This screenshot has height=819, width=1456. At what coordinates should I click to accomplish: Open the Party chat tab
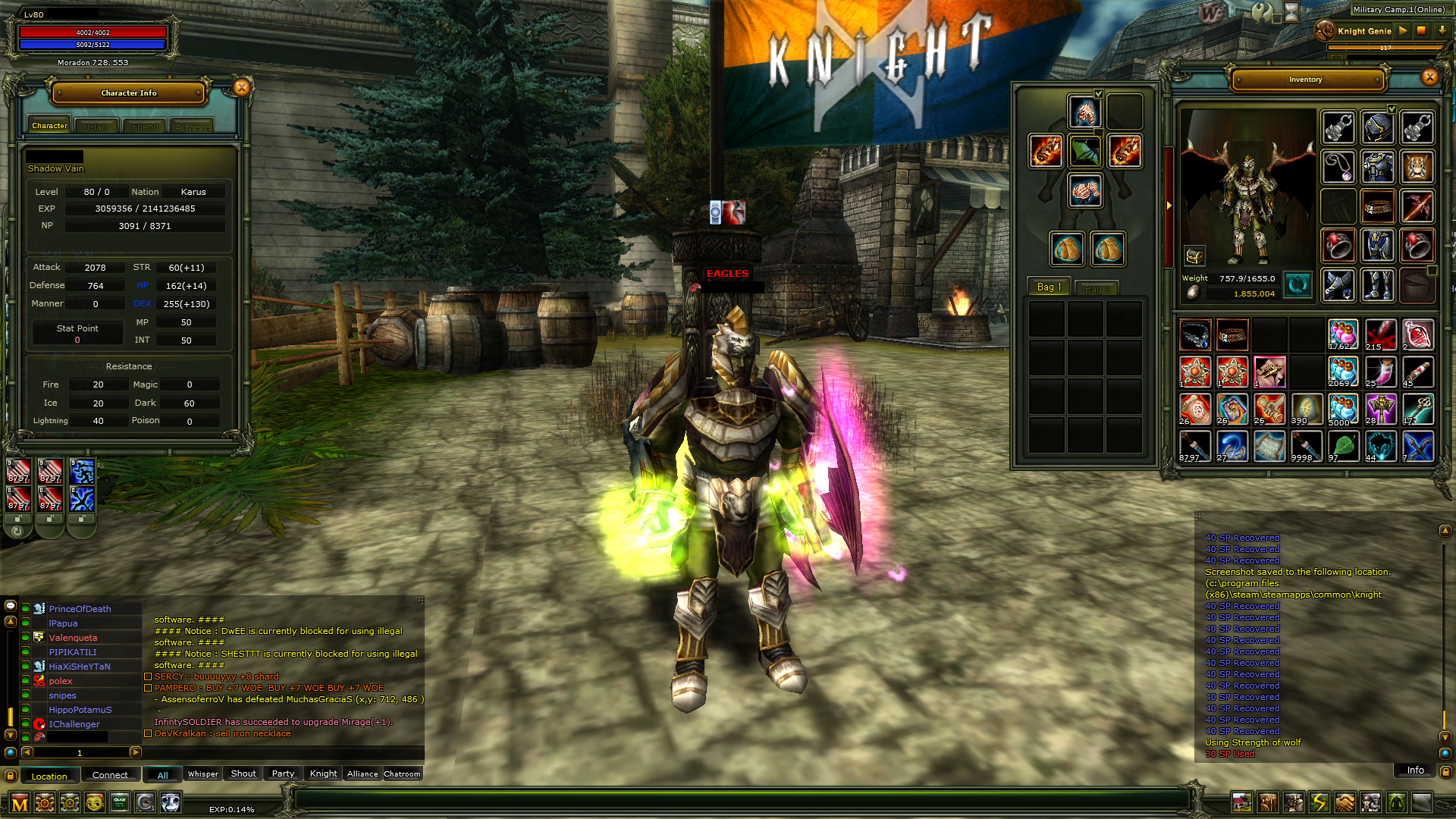click(x=283, y=773)
